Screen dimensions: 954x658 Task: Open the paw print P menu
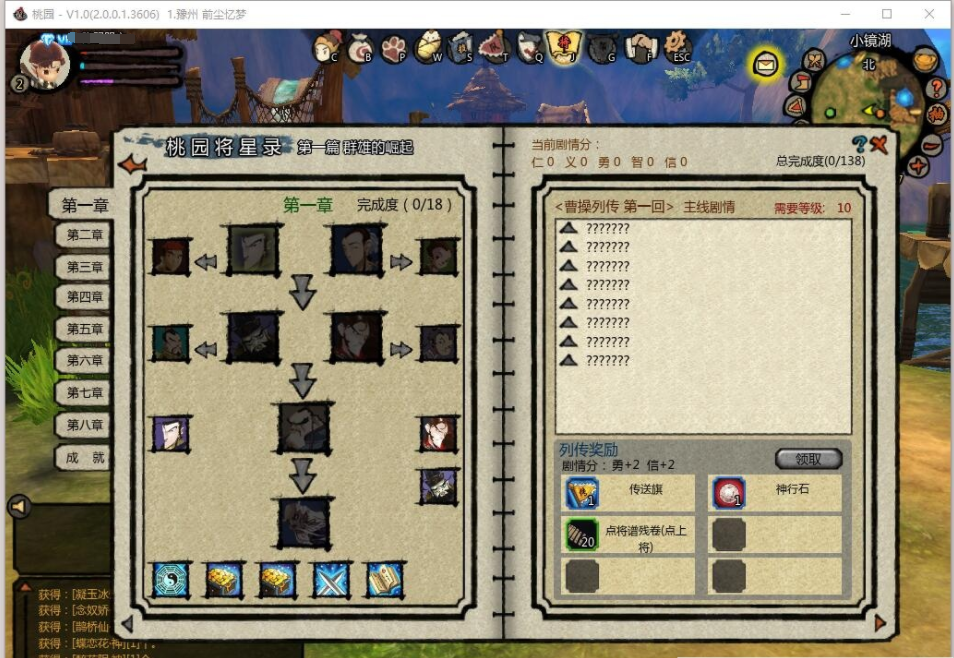393,47
